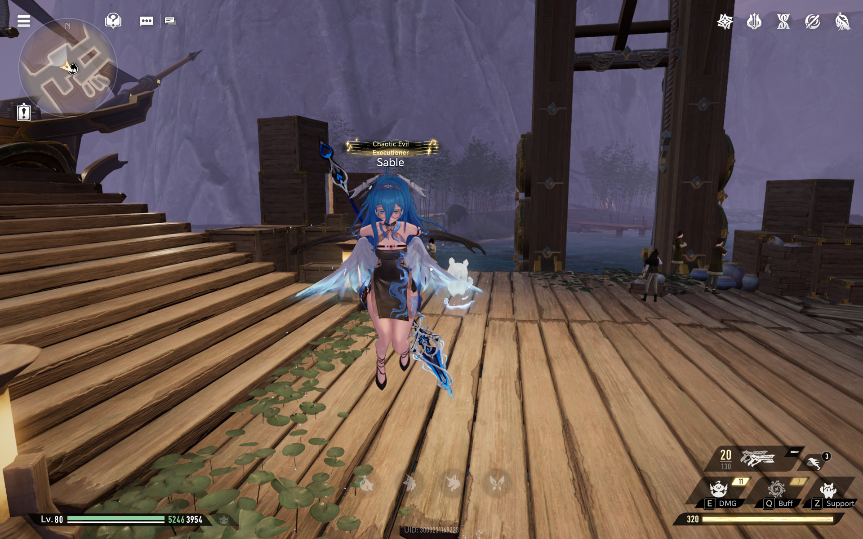Open the hourglass menu icon
The image size is (863, 539).
(x=784, y=21)
